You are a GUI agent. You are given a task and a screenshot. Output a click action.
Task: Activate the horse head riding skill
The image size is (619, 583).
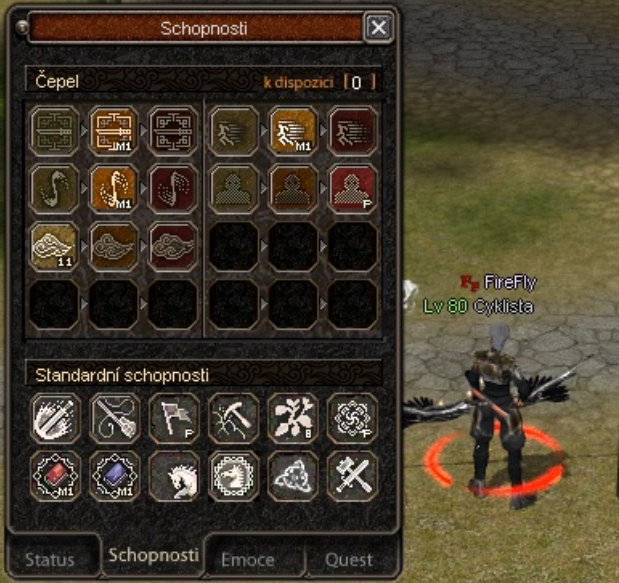173,476
